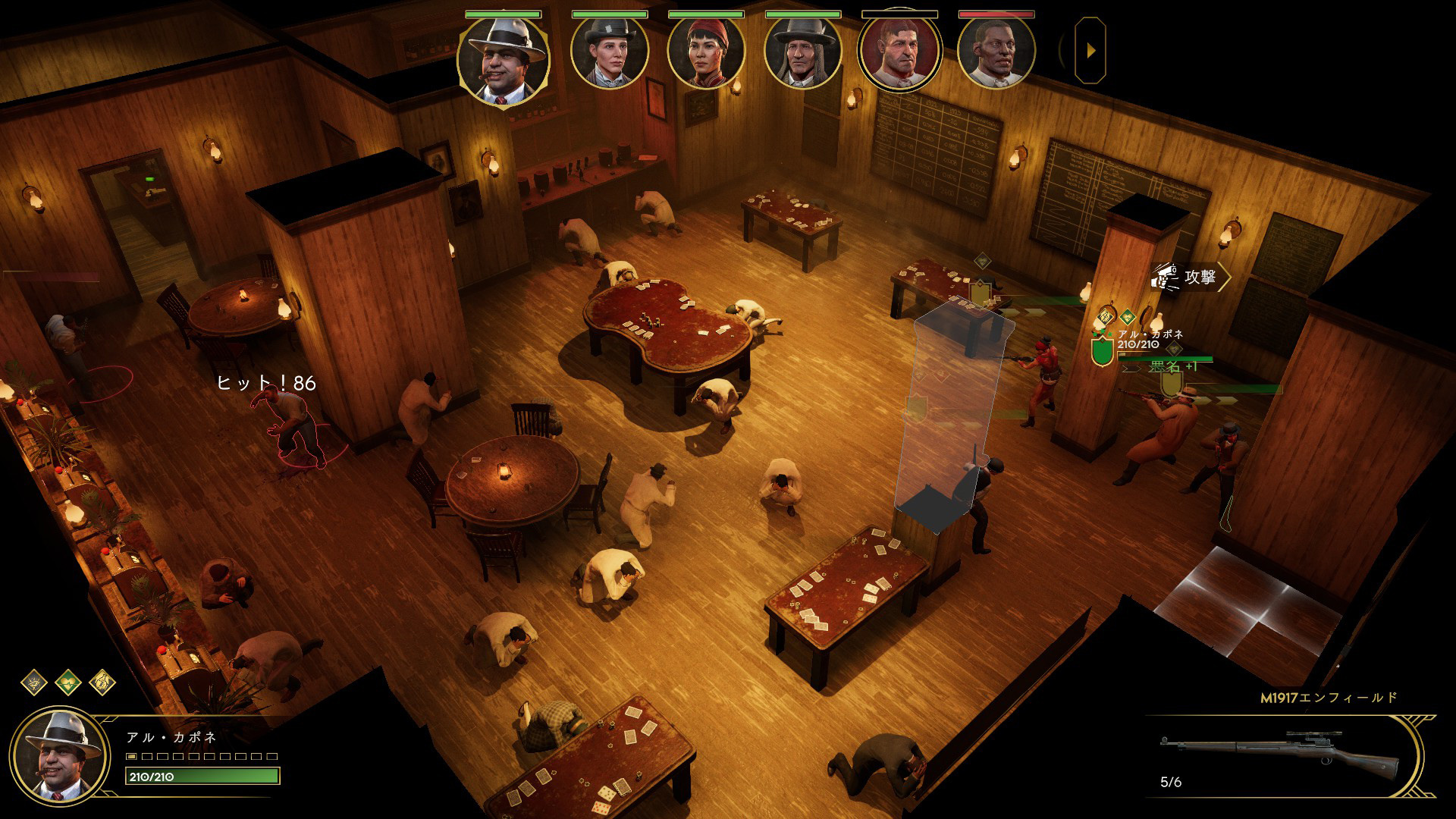Select the bowler hat woman's turn portrait
This screenshot has height=819, width=1456.
[610, 52]
